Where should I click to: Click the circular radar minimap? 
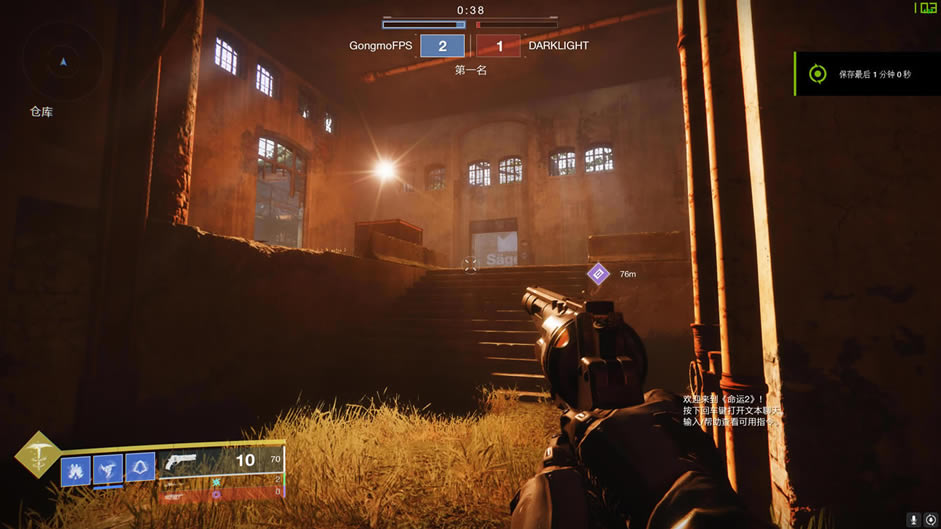pyautogui.click(x=63, y=62)
